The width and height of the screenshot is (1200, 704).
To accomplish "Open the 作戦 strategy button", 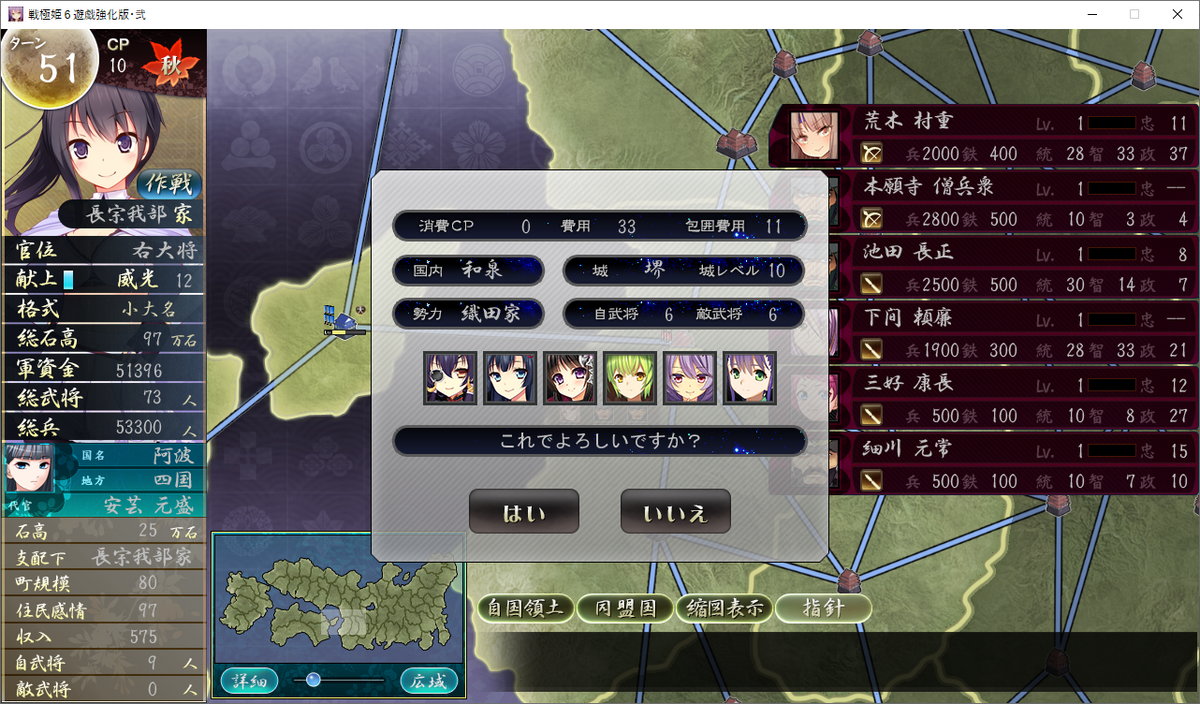I will 169,183.
